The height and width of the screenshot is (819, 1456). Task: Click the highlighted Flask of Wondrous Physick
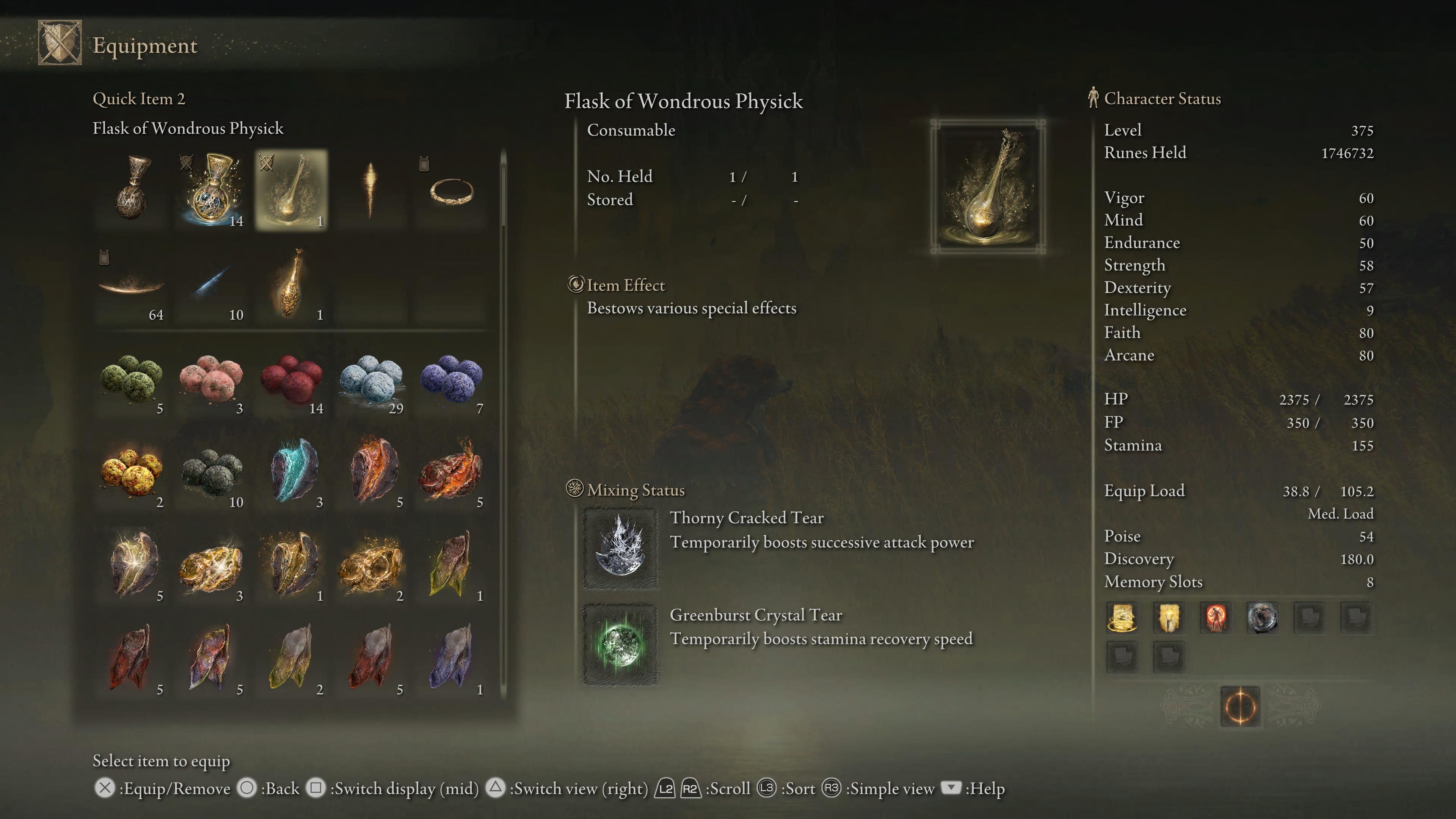tap(292, 190)
